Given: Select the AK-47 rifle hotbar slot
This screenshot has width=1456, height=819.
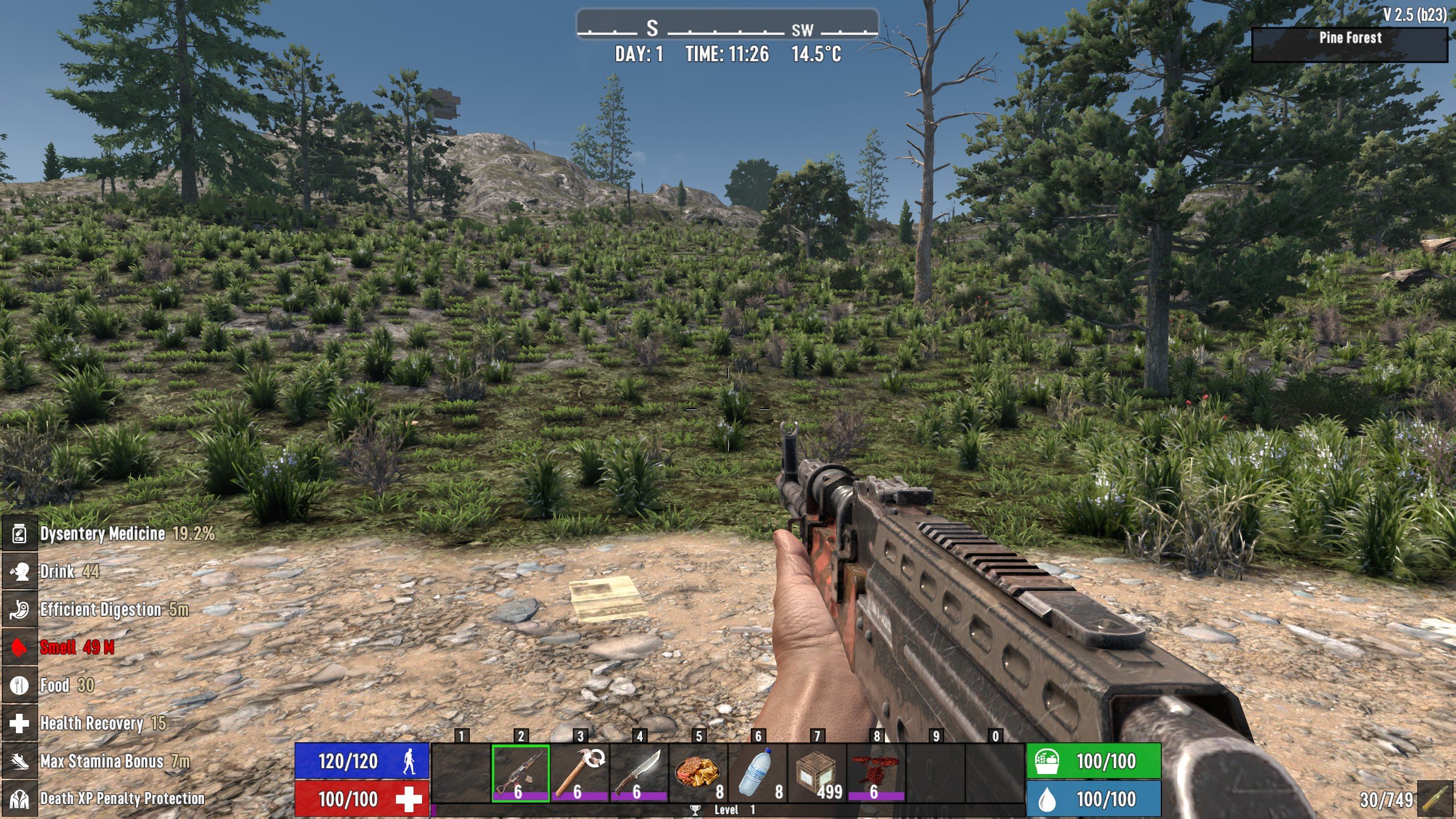Looking at the screenshot, I should point(520,773).
